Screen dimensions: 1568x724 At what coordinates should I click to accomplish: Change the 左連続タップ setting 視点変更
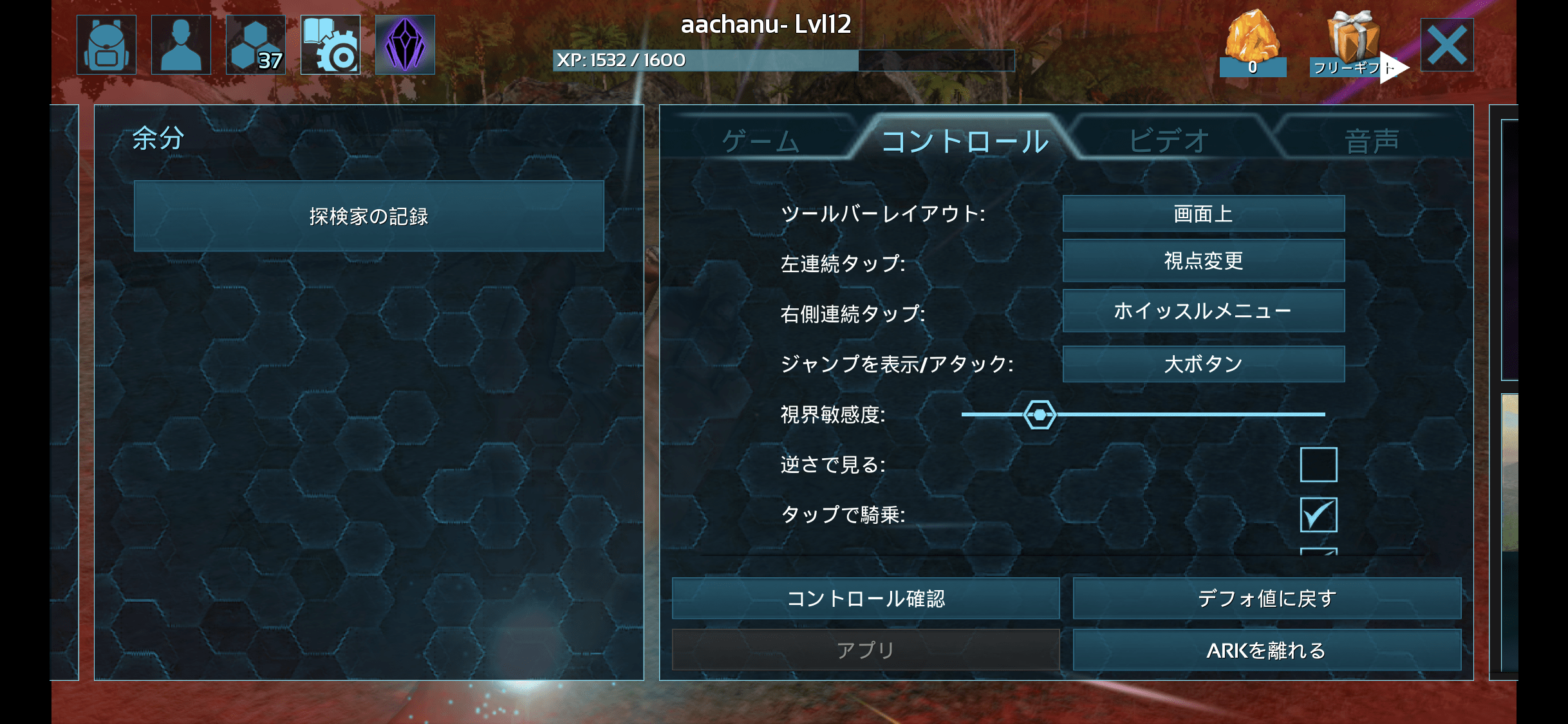pos(1203,261)
